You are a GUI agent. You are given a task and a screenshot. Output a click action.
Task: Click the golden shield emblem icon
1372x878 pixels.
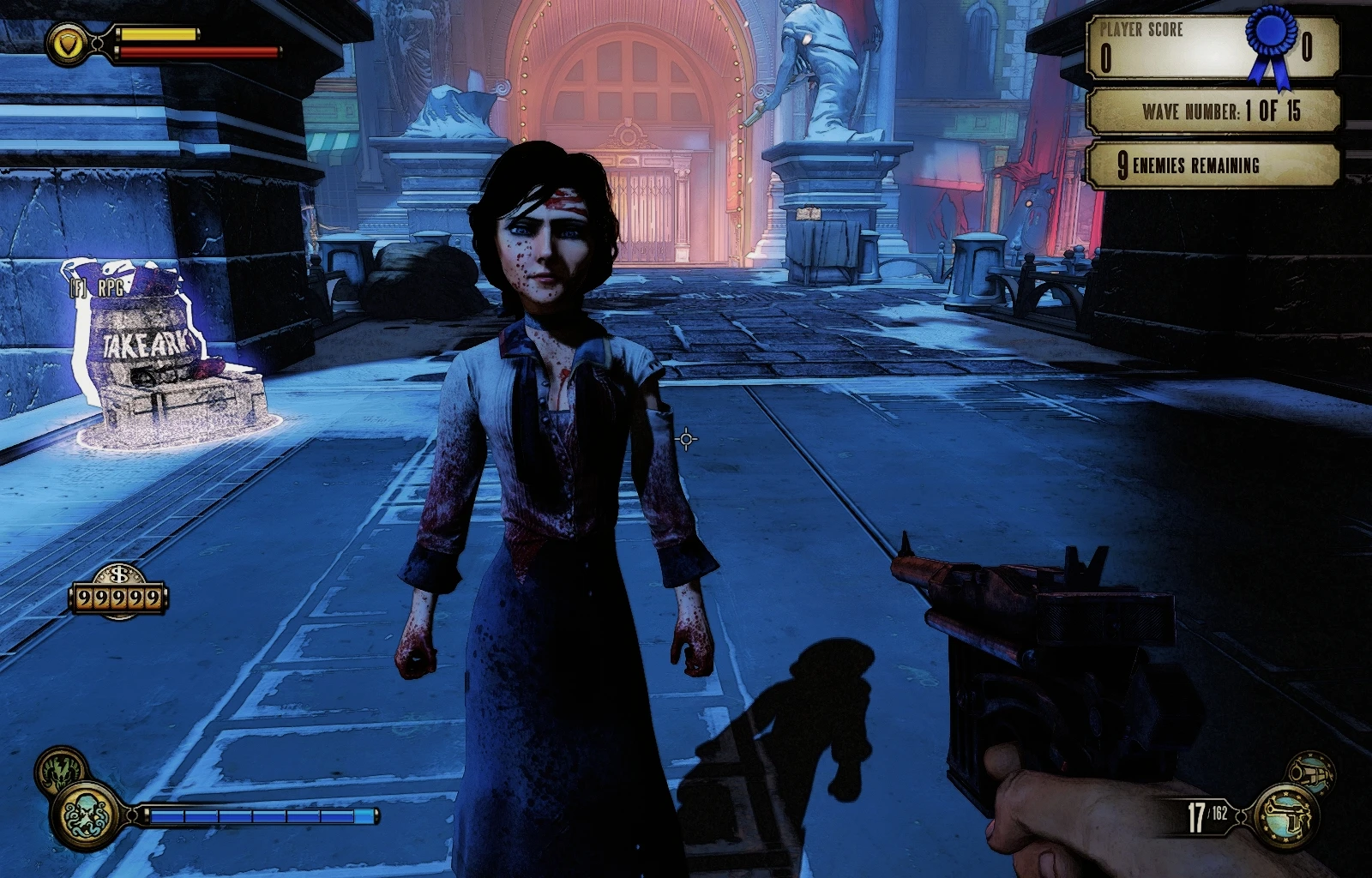(65, 43)
